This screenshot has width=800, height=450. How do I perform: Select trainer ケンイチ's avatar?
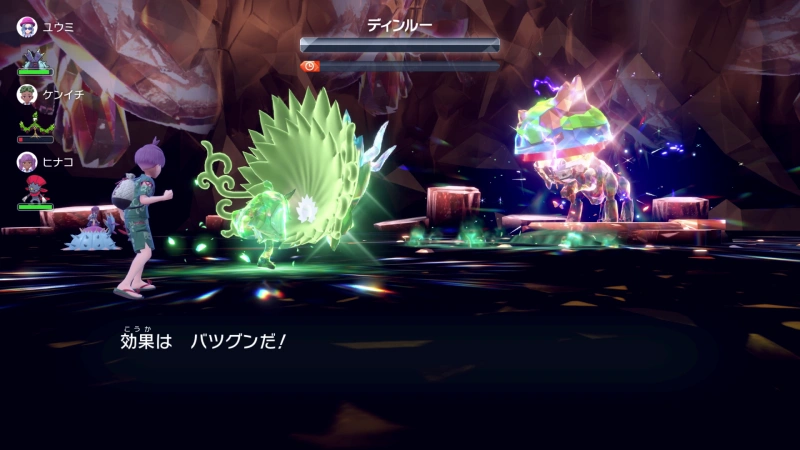pyautogui.click(x=27, y=94)
